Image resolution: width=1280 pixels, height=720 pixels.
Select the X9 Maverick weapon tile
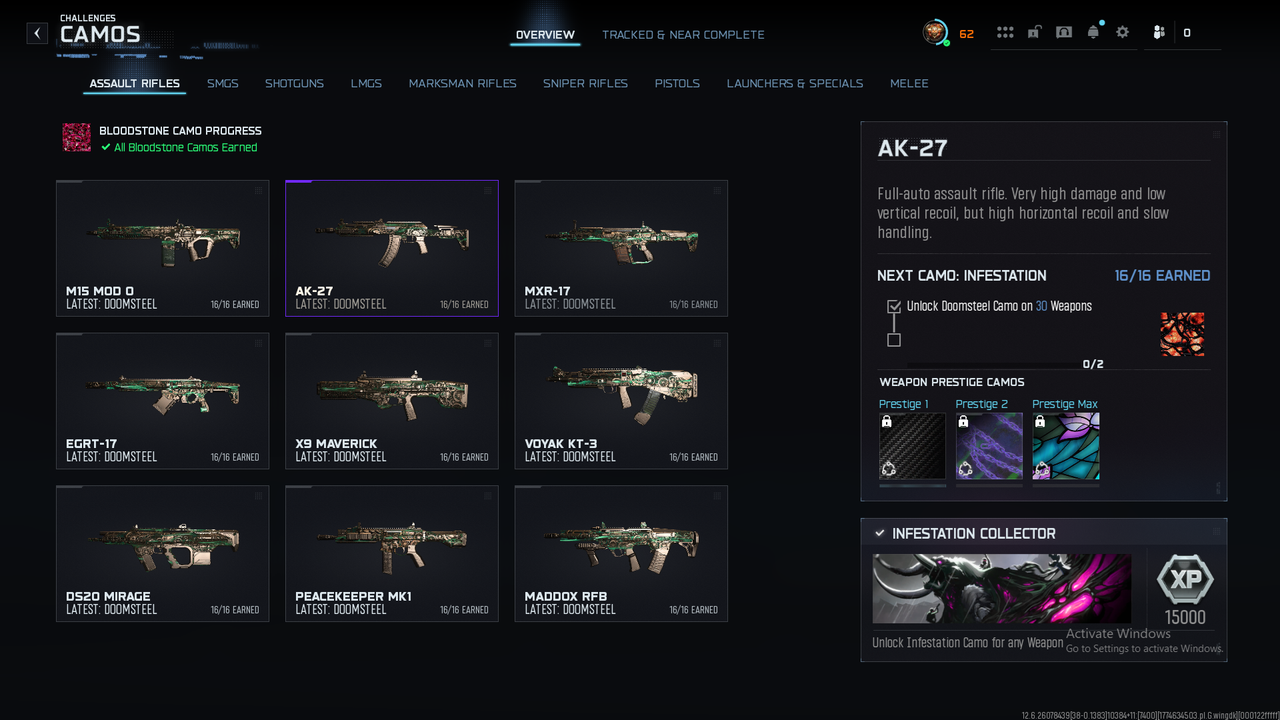392,401
